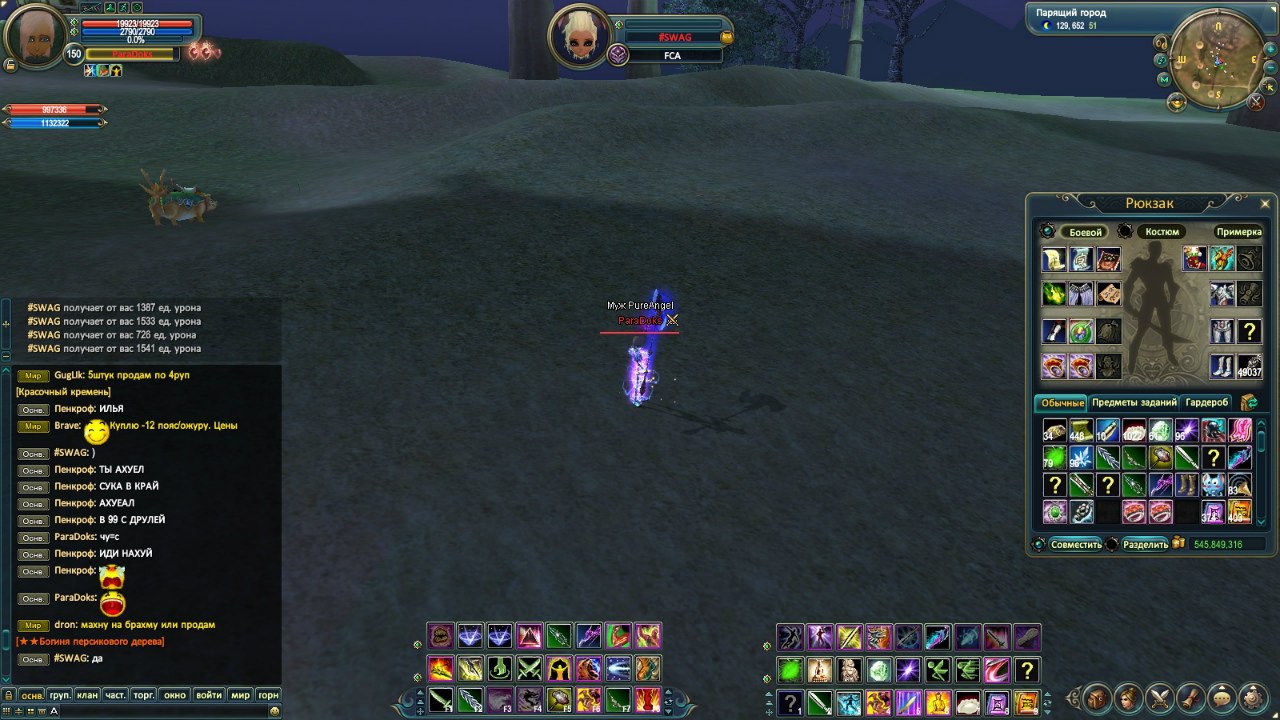Activate the crossed green swords skill
This screenshot has width=1280, height=720.
point(529,668)
